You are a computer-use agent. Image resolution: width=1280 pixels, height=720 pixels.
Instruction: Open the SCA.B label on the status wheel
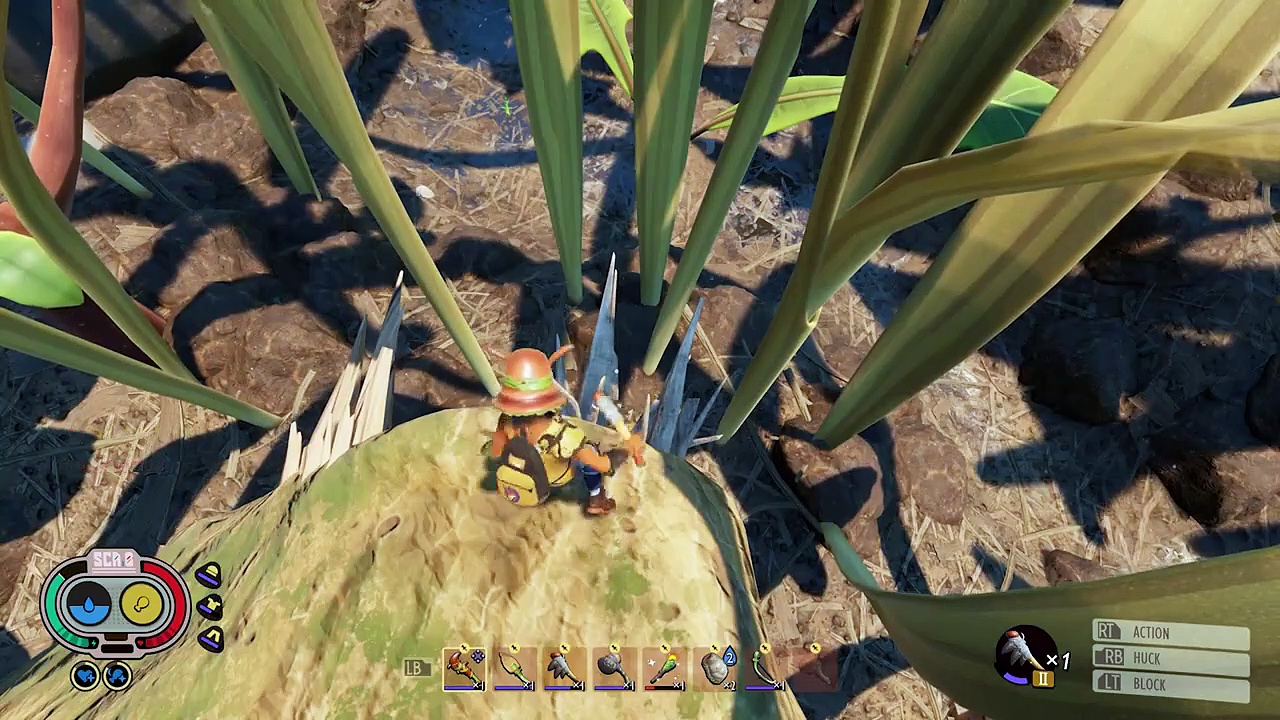click(114, 558)
